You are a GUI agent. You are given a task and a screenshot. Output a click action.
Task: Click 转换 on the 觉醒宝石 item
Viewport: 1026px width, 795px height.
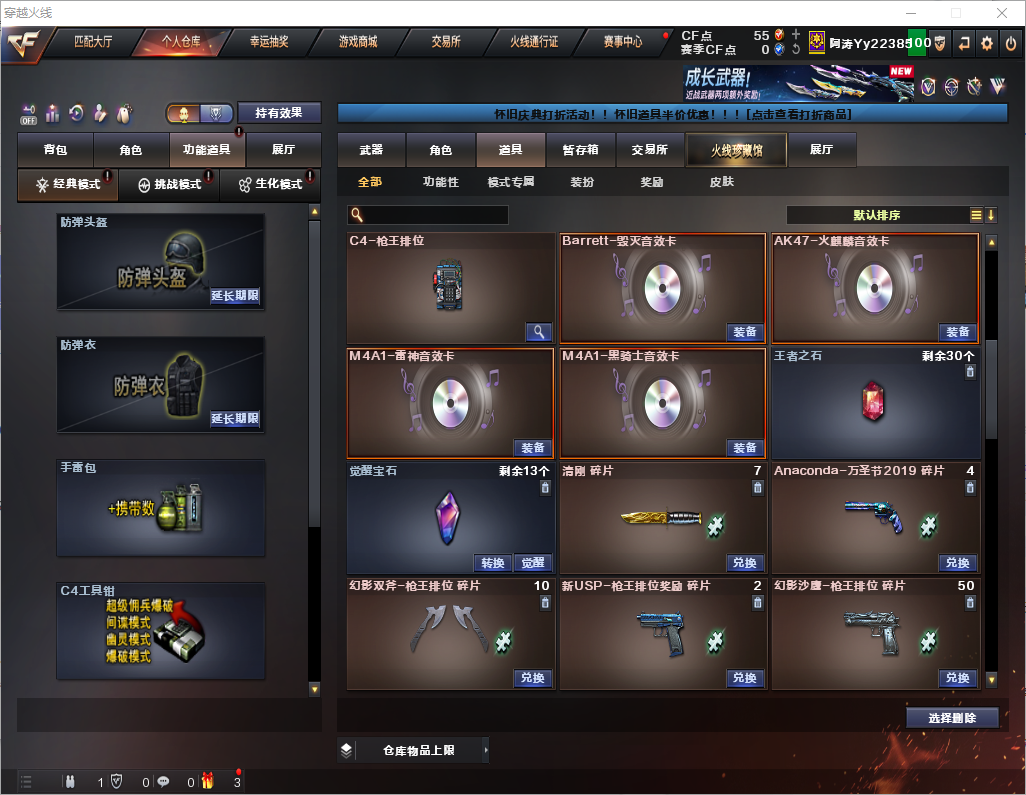tap(493, 563)
